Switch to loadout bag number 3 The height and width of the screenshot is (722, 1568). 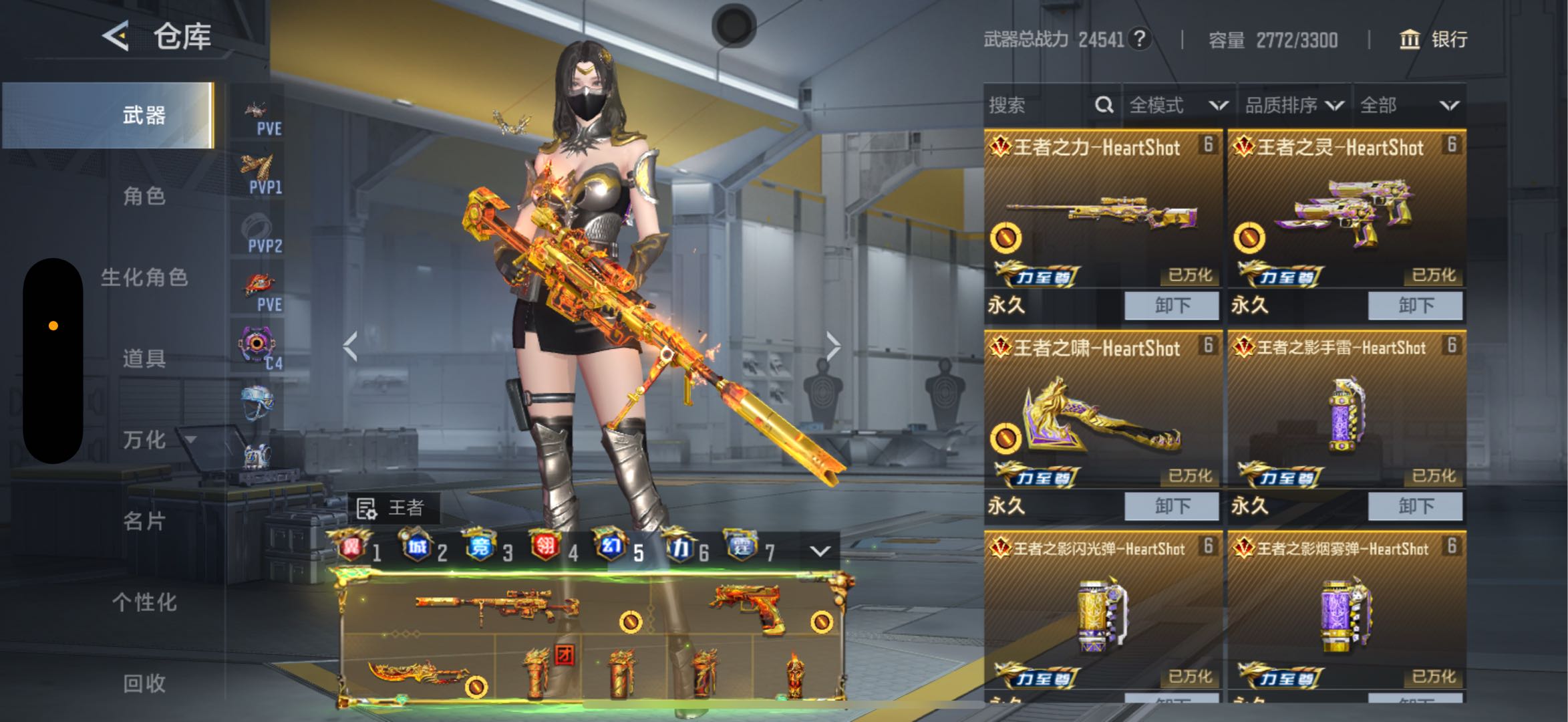click(488, 550)
